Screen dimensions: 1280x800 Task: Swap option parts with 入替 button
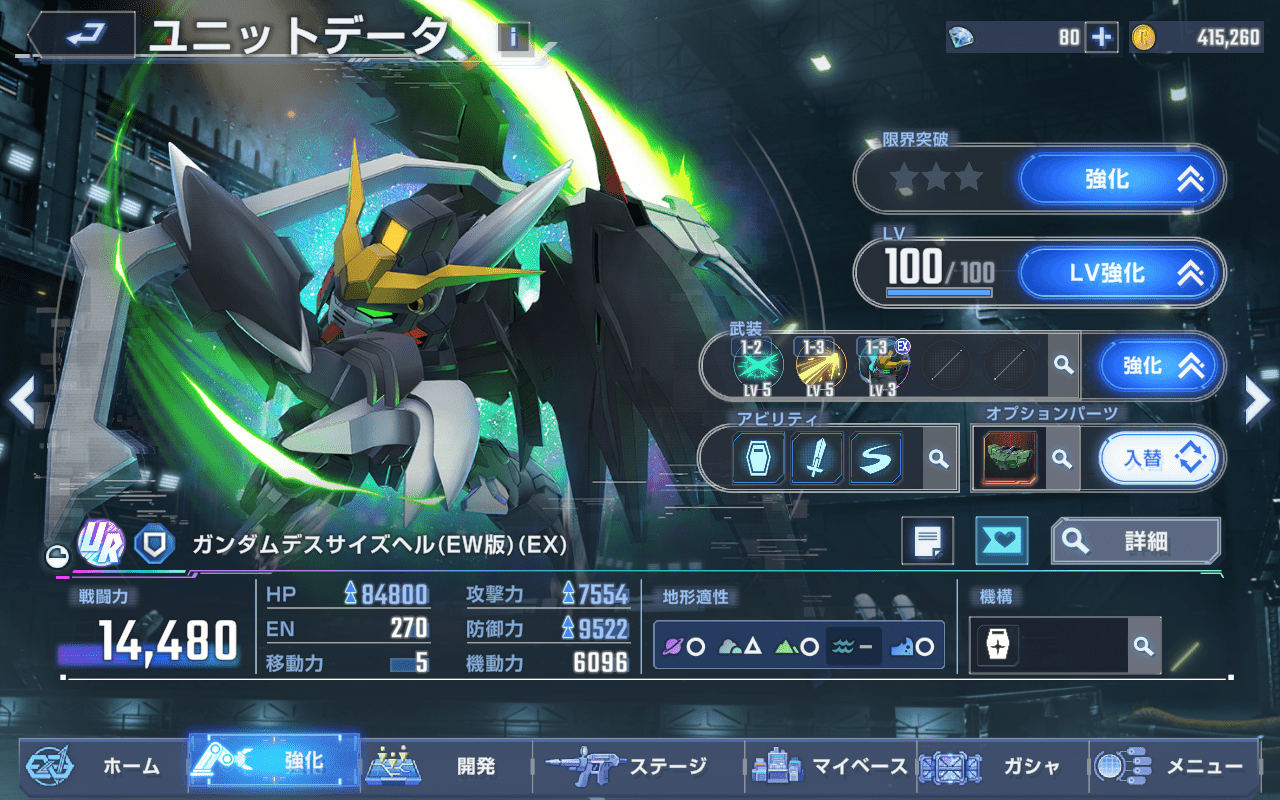pos(1160,459)
